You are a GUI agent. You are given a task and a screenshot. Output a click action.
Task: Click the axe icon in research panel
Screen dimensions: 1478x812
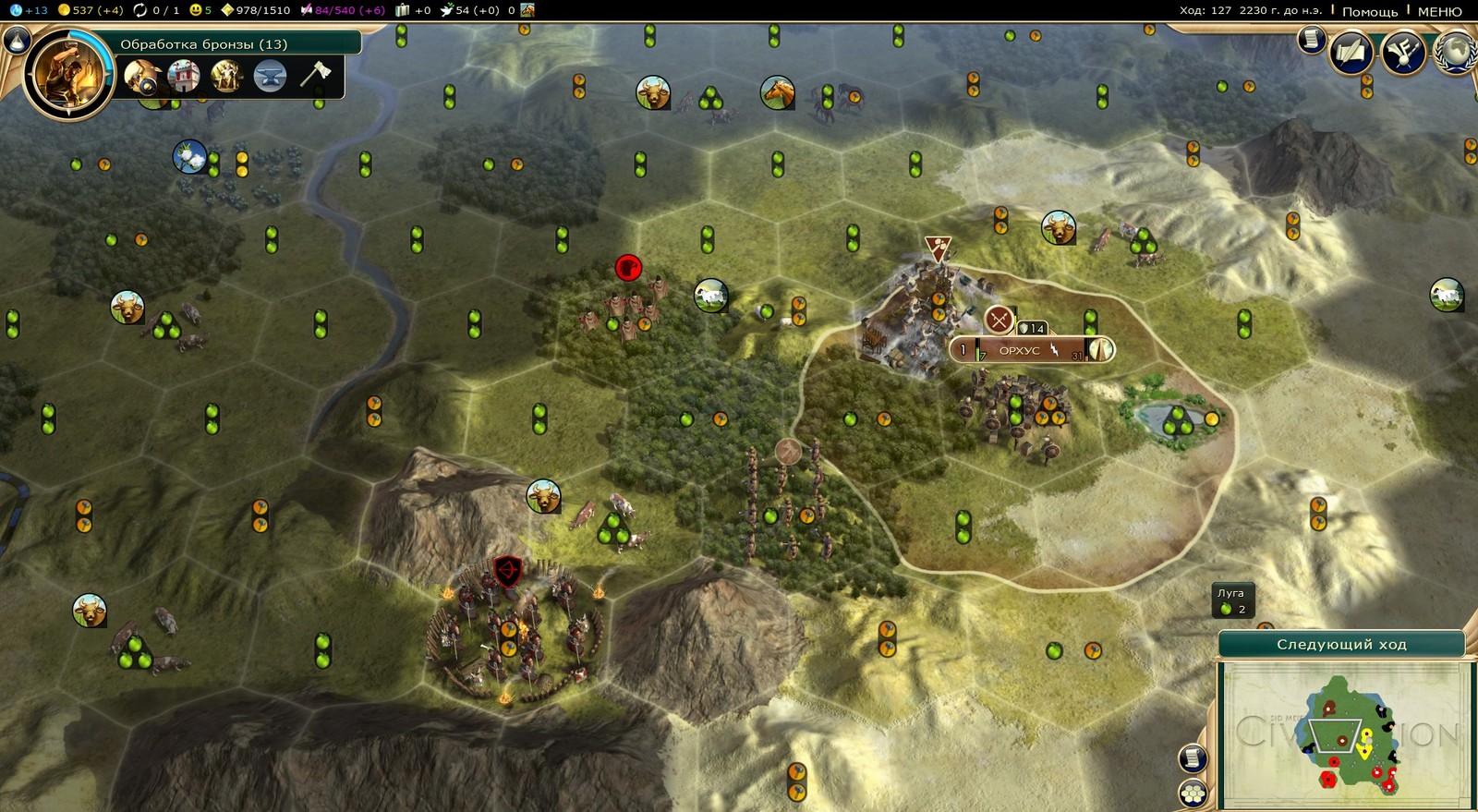(x=314, y=74)
